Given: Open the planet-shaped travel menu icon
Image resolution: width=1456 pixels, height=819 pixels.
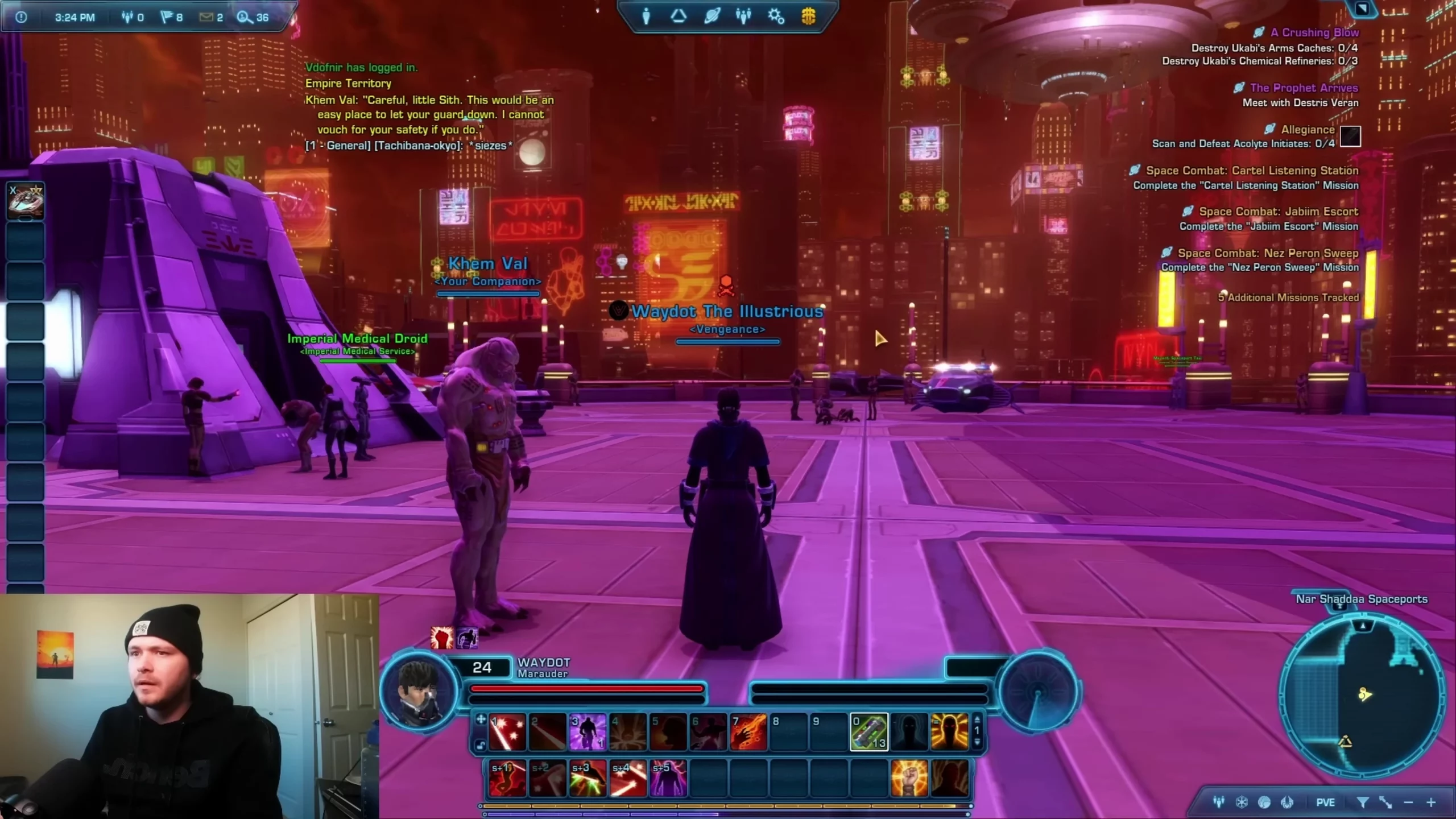Looking at the screenshot, I should 712,16.
